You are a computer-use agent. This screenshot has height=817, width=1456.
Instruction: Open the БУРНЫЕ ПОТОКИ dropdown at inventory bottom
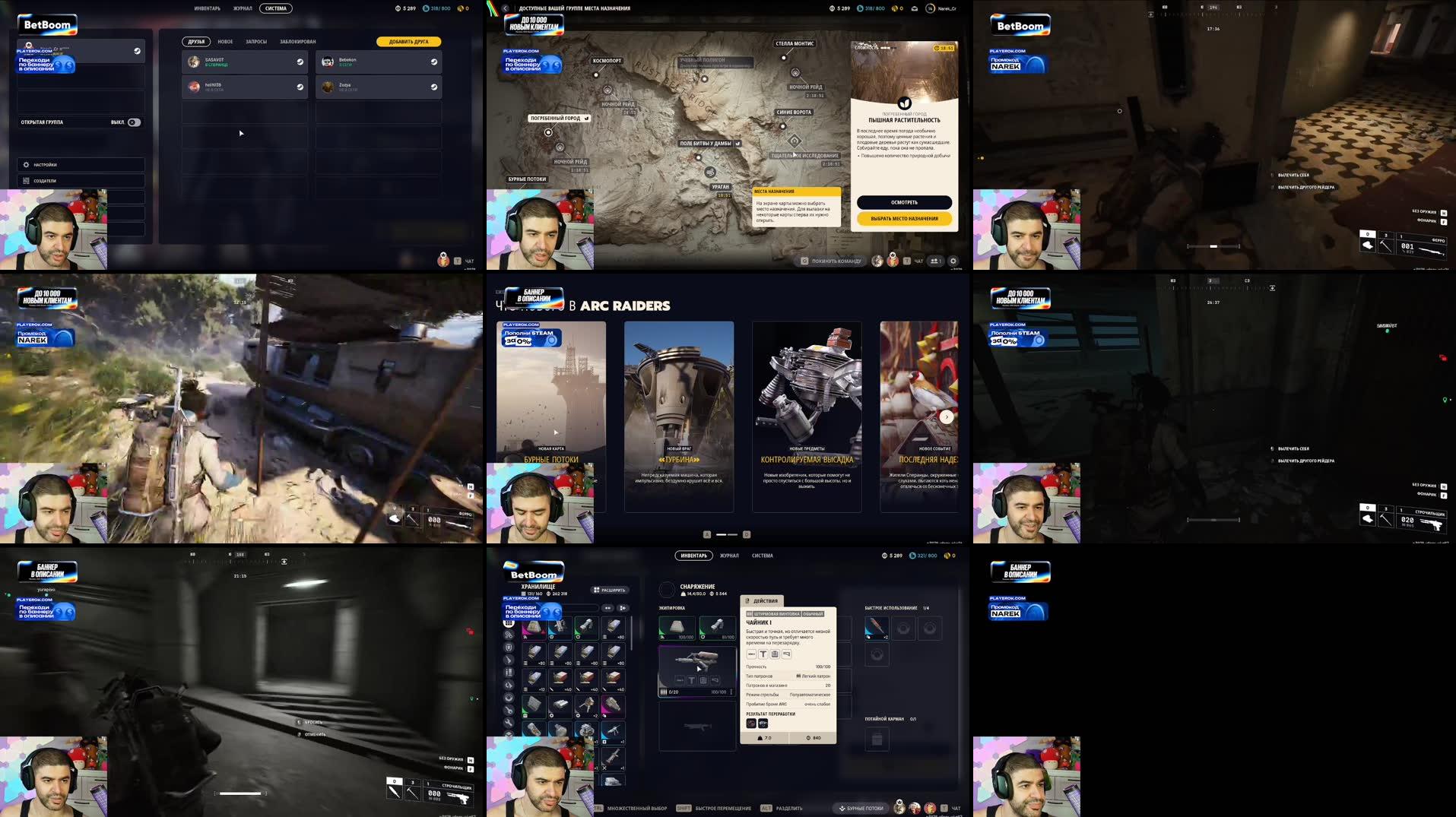(860, 809)
